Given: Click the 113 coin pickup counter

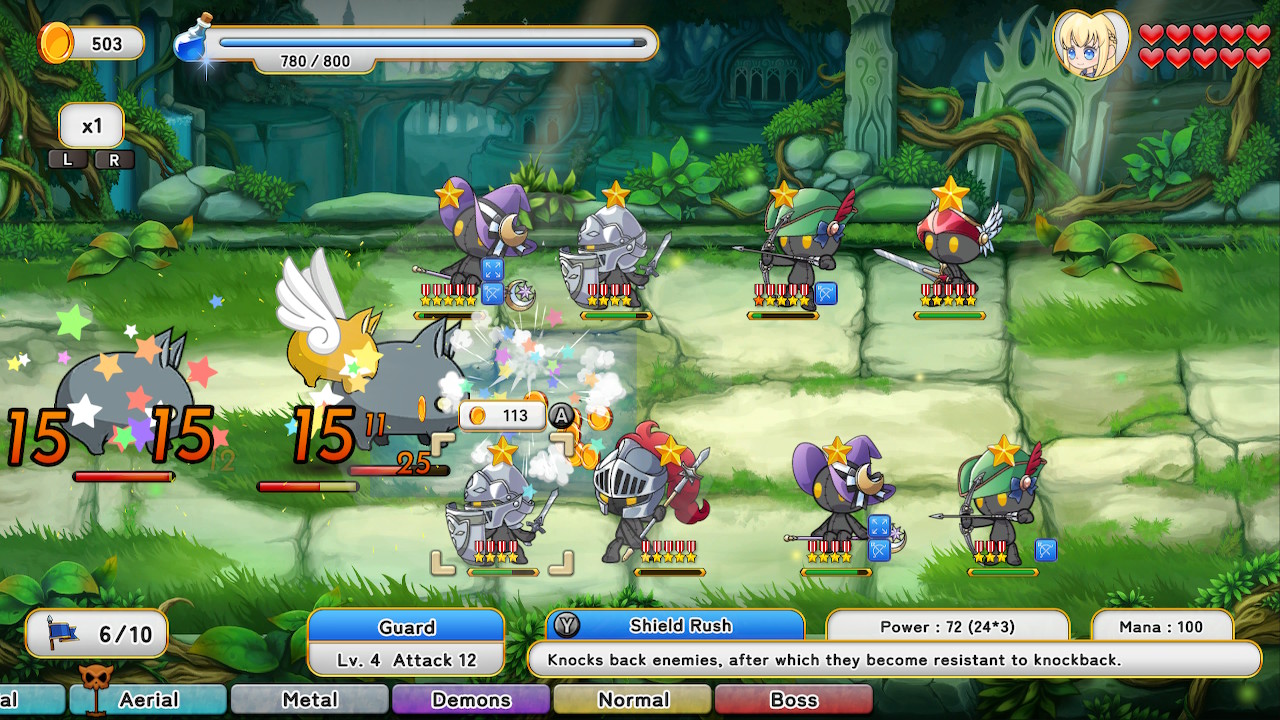Looking at the screenshot, I should 500,416.
